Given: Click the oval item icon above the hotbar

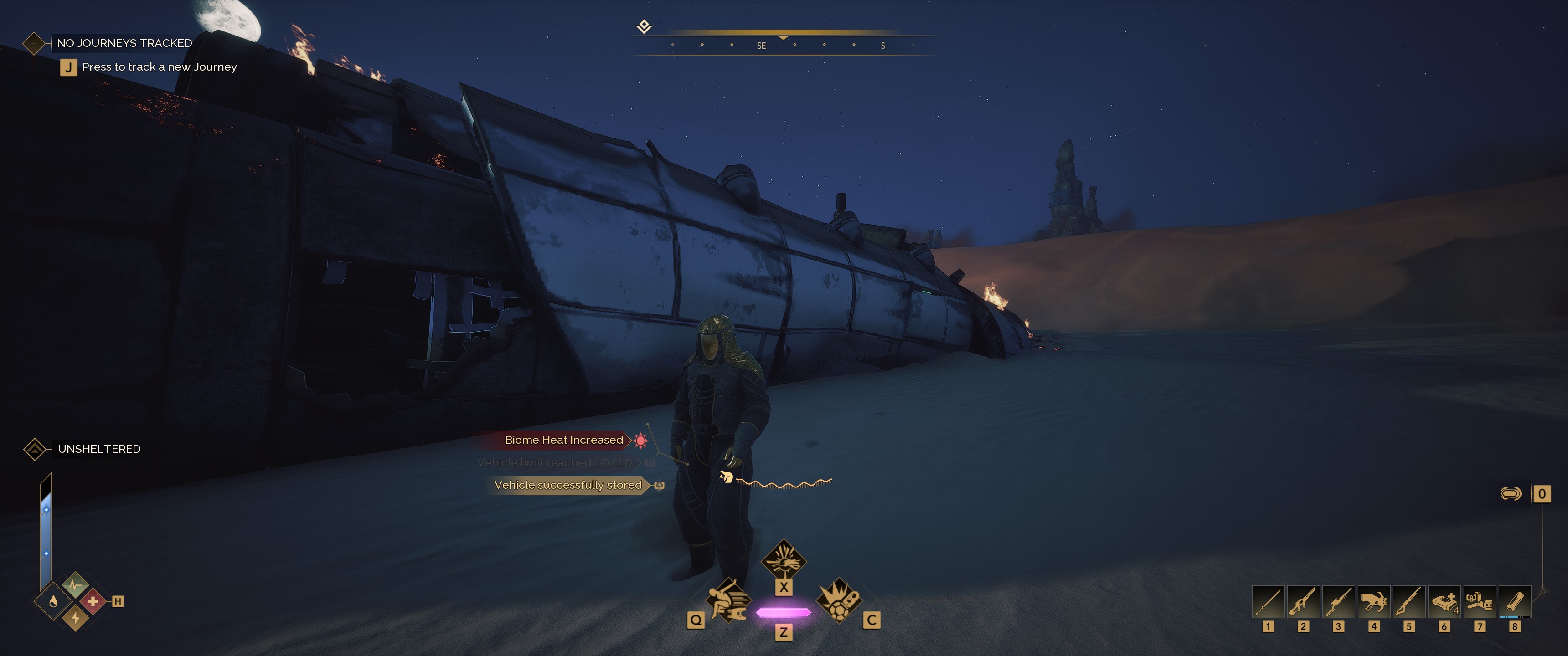Looking at the screenshot, I should [1511, 493].
